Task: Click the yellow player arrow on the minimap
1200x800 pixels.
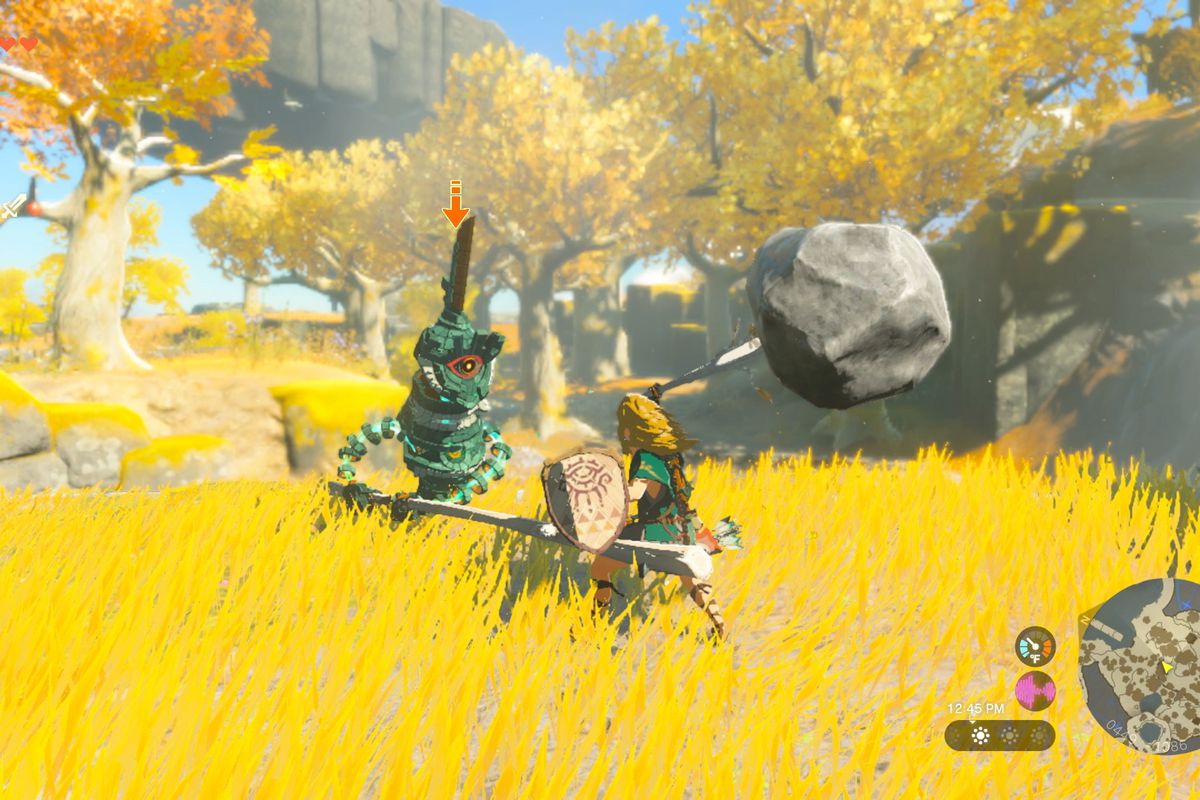Action: tap(1166, 666)
